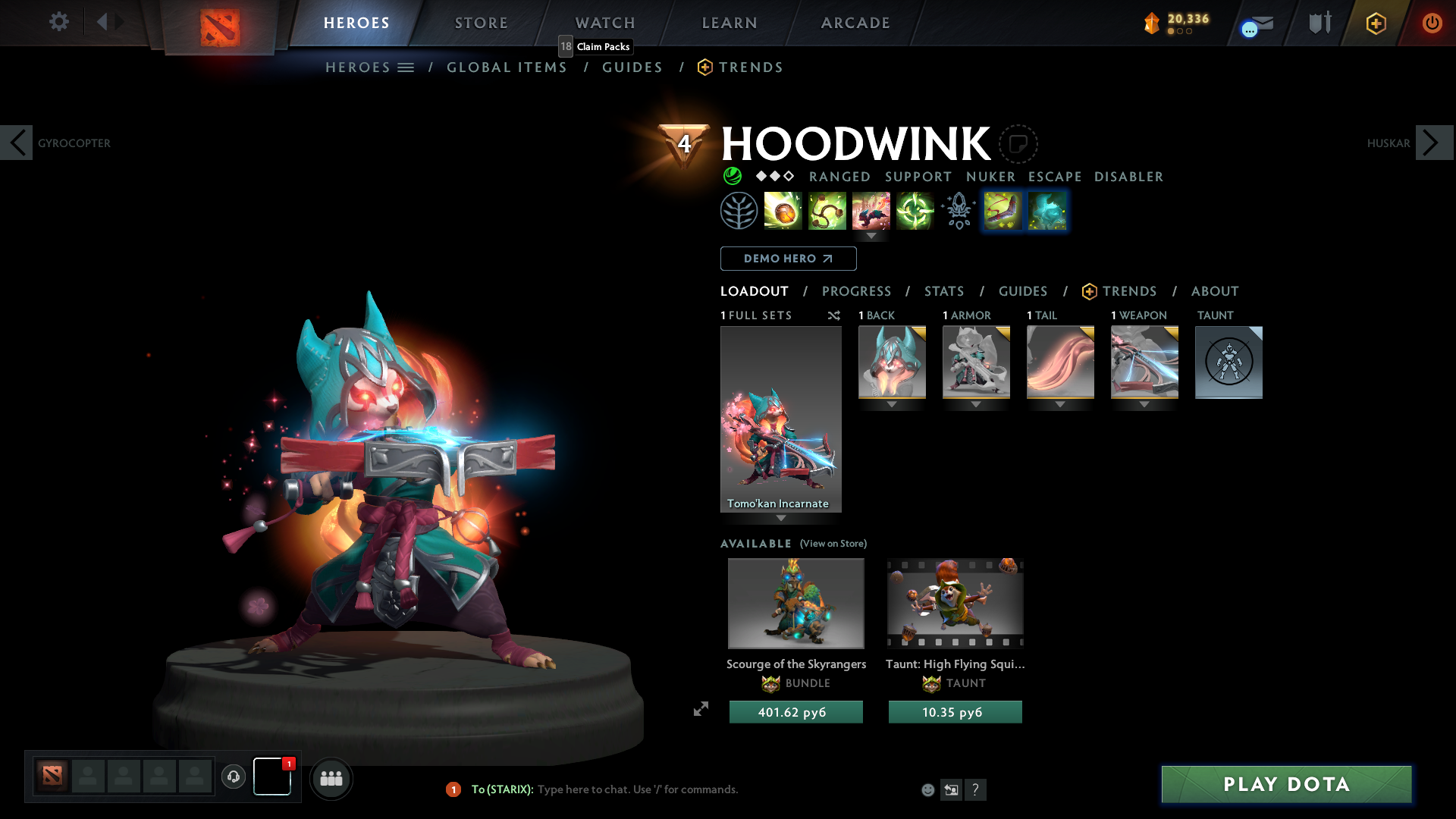Select the Bushwhack ability icon
This screenshot has width=1456, height=819.
827,211
